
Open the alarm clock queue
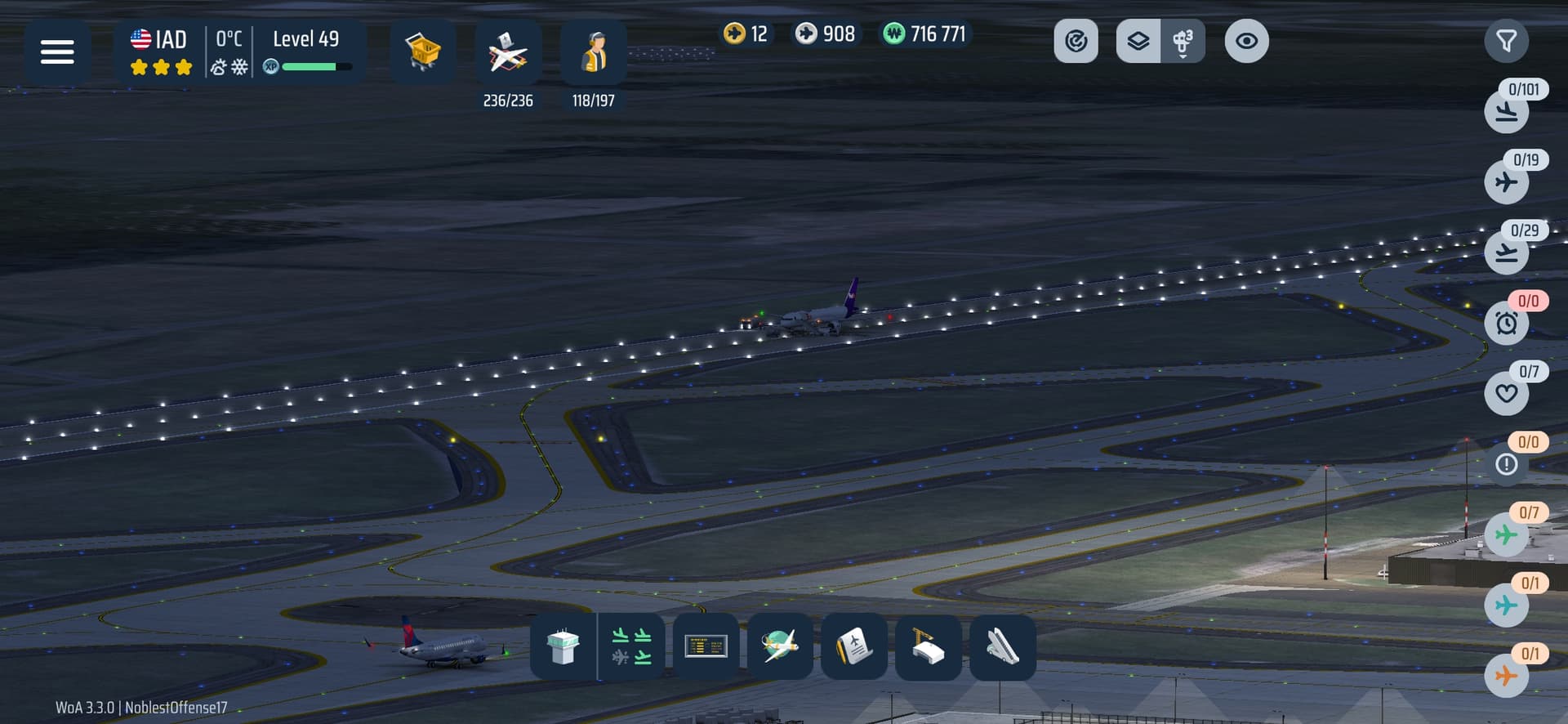[x=1506, y=323]
